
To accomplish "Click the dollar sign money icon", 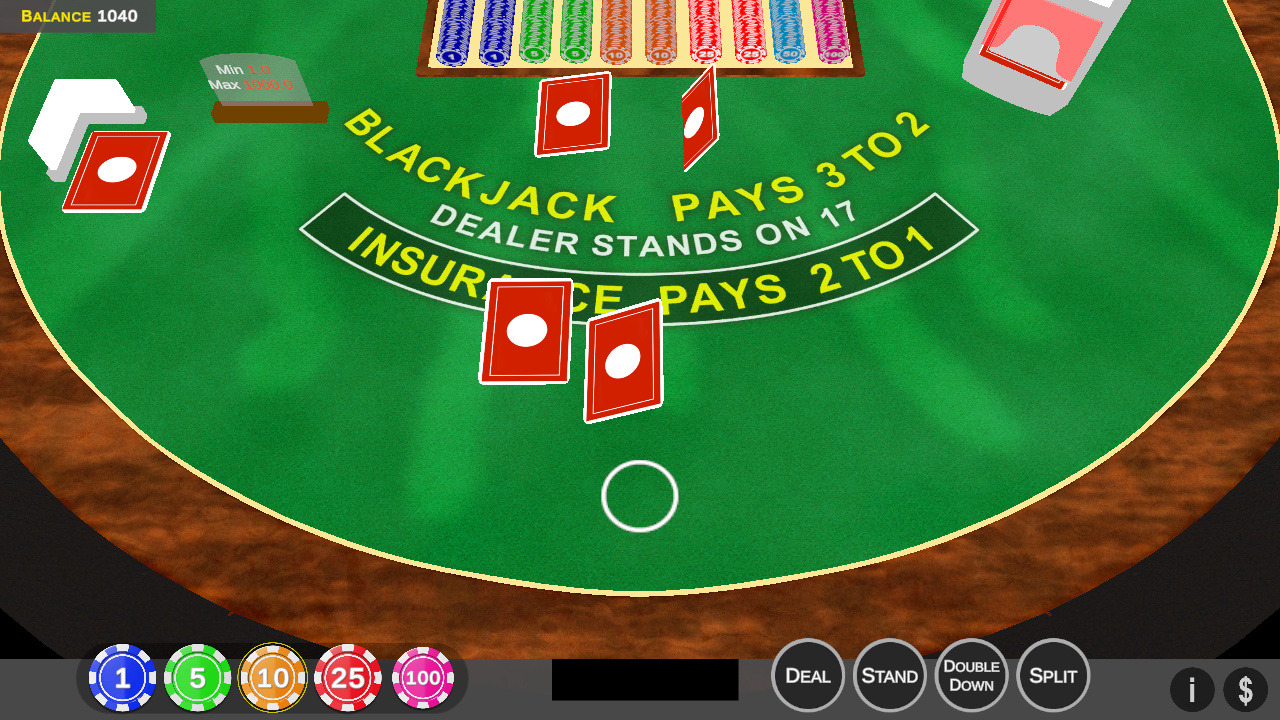I will tap(1247, 689).
